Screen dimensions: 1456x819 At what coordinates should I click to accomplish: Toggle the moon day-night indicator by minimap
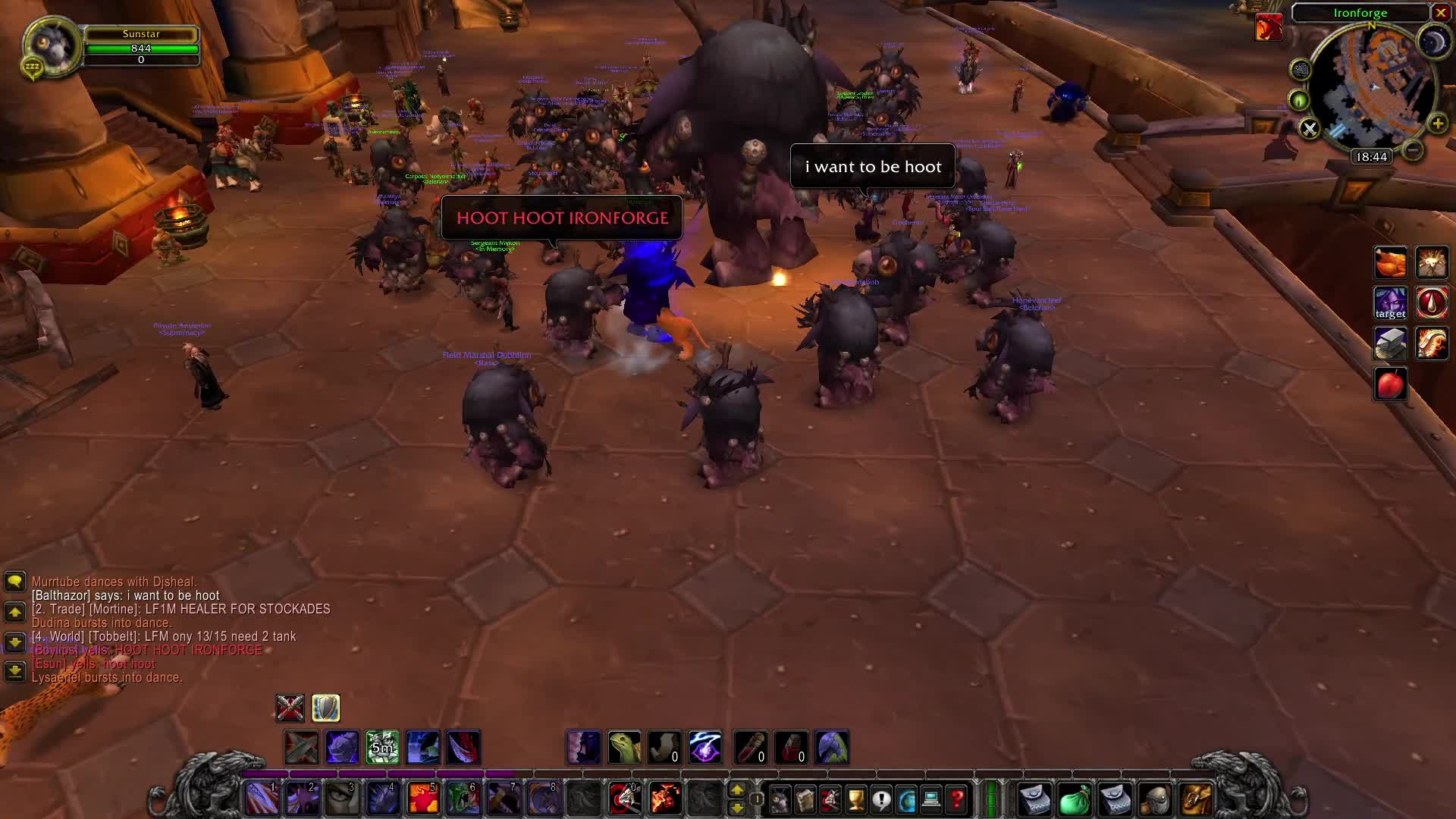(1436, 42)
